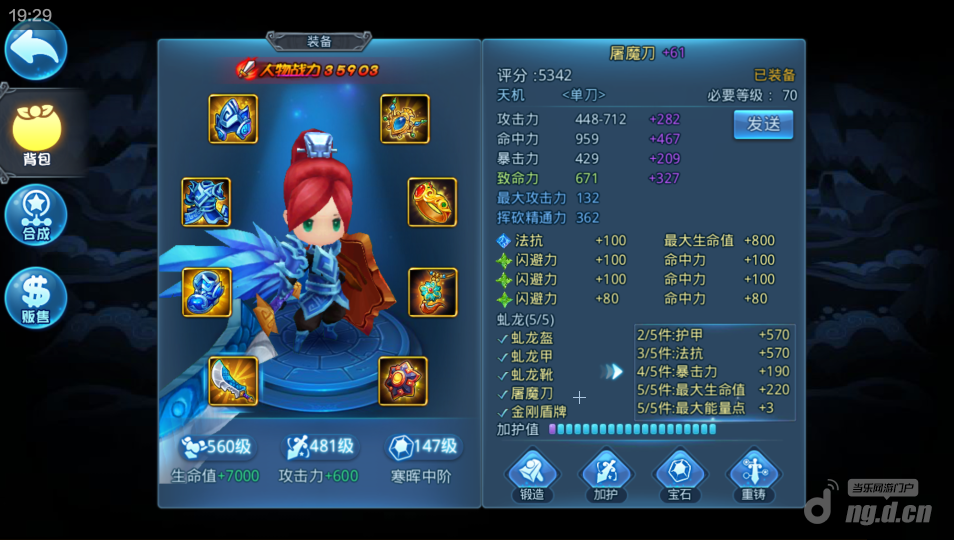
Task: Open the 背包 backpack tab
Action: [37, 135]
